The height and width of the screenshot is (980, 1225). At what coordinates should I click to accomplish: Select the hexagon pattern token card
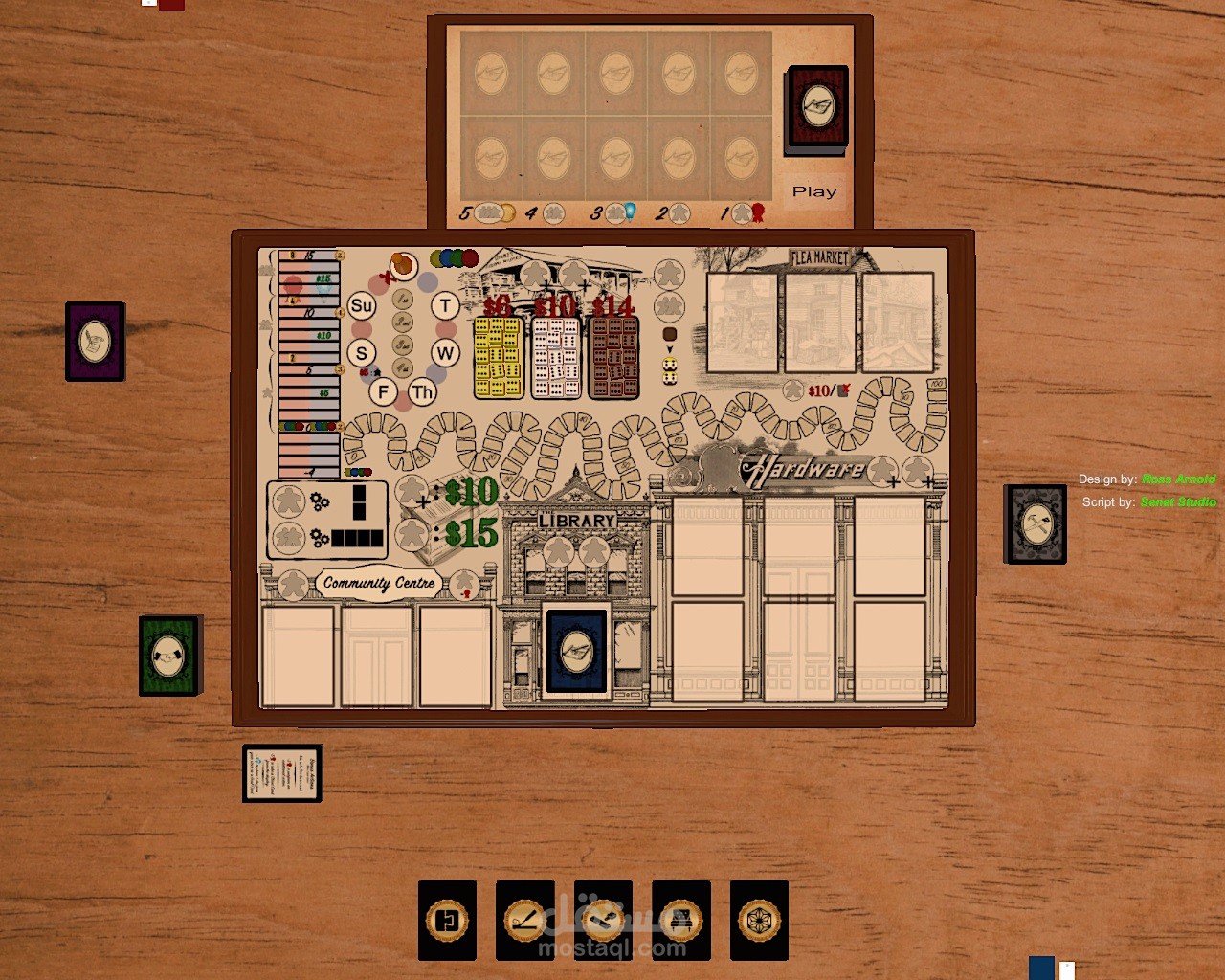click(x=759, y=921)
